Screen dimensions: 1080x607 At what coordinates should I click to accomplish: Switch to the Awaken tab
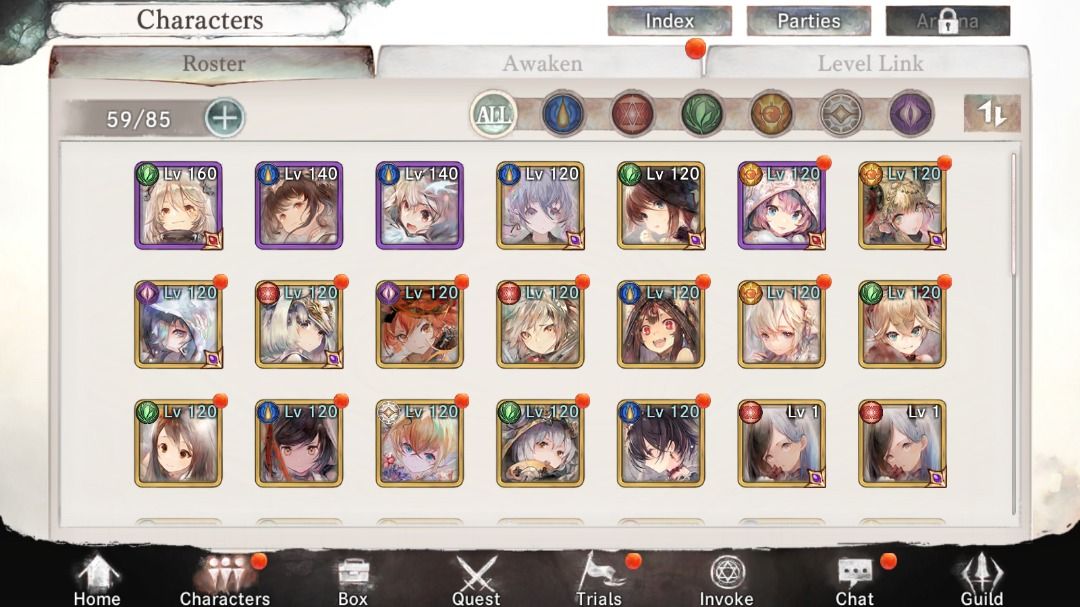click(x=541, y=64)
